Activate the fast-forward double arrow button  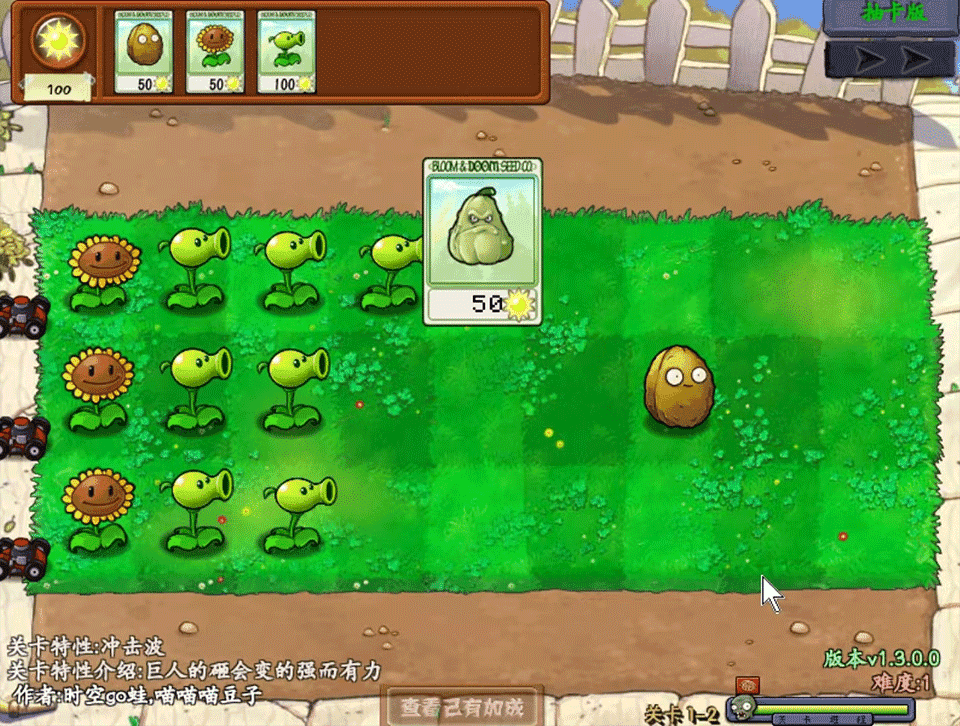(x=890, y=59)
